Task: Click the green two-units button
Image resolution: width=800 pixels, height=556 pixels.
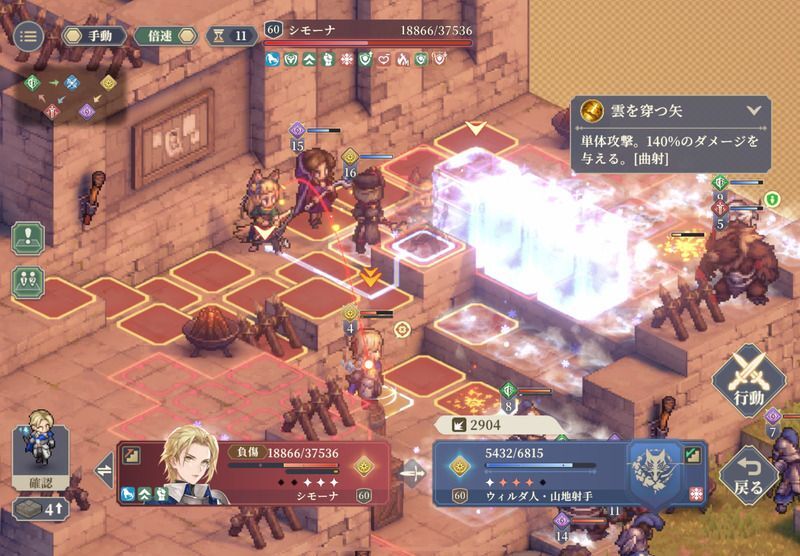Action: click(28, 281)
